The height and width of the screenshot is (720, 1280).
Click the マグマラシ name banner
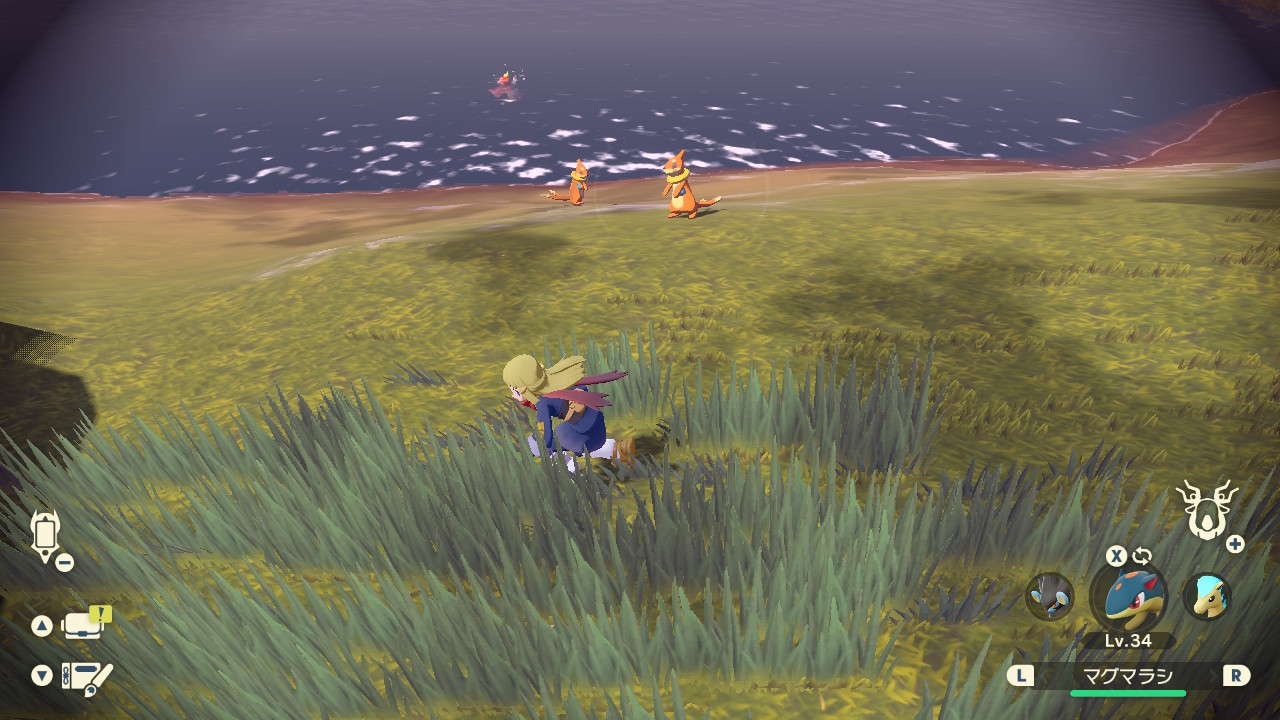pos(1128,676)
